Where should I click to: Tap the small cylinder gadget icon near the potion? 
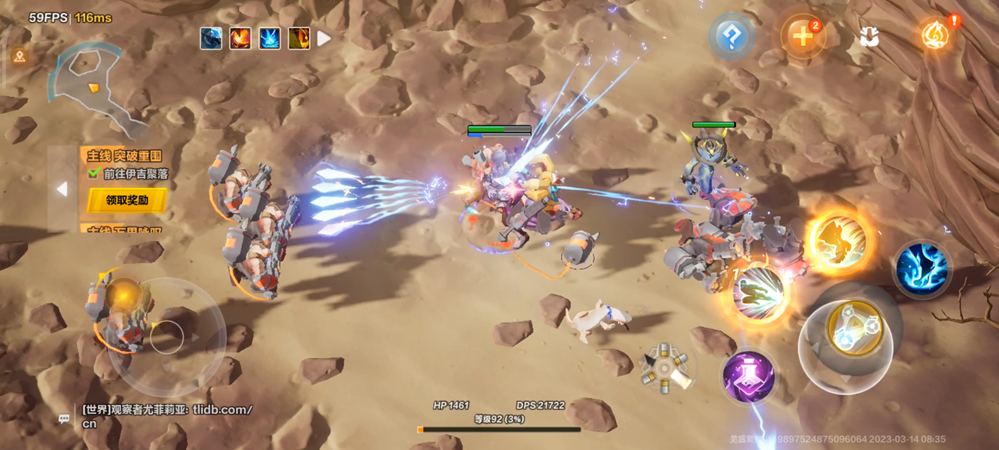click(666, 367)
